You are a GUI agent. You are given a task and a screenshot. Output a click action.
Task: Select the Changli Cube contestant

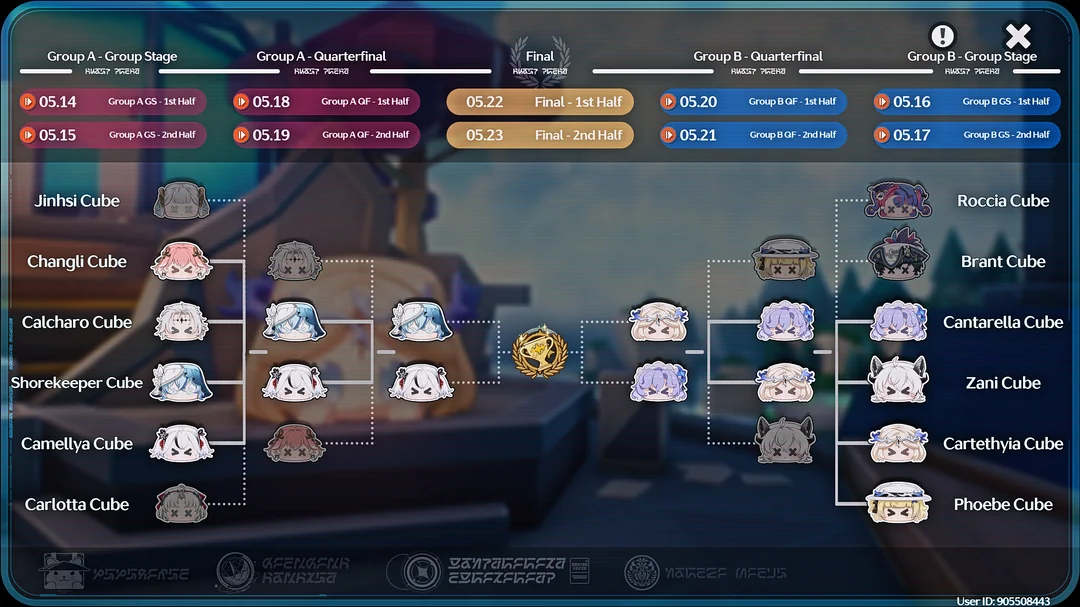coord(181,261)
